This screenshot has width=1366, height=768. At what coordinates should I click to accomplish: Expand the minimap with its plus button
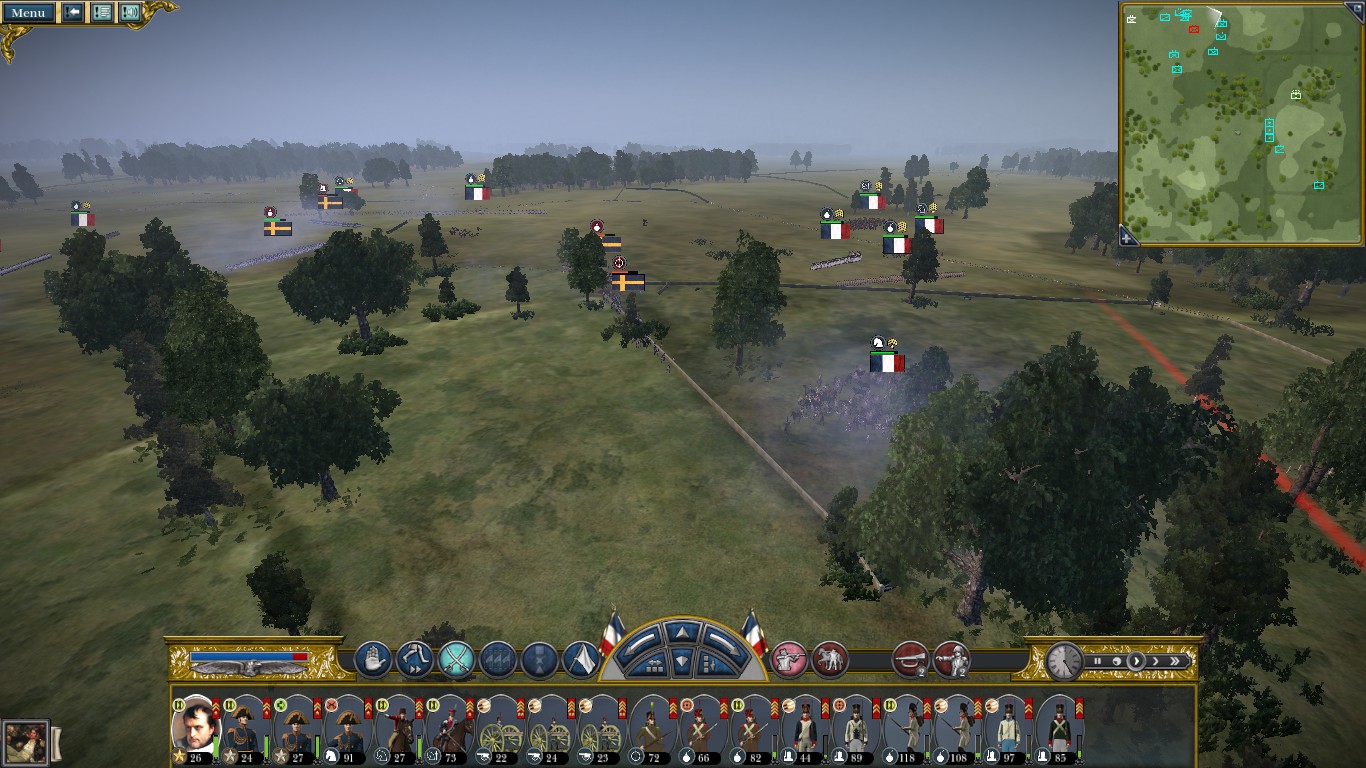[x=1128, y=237]
